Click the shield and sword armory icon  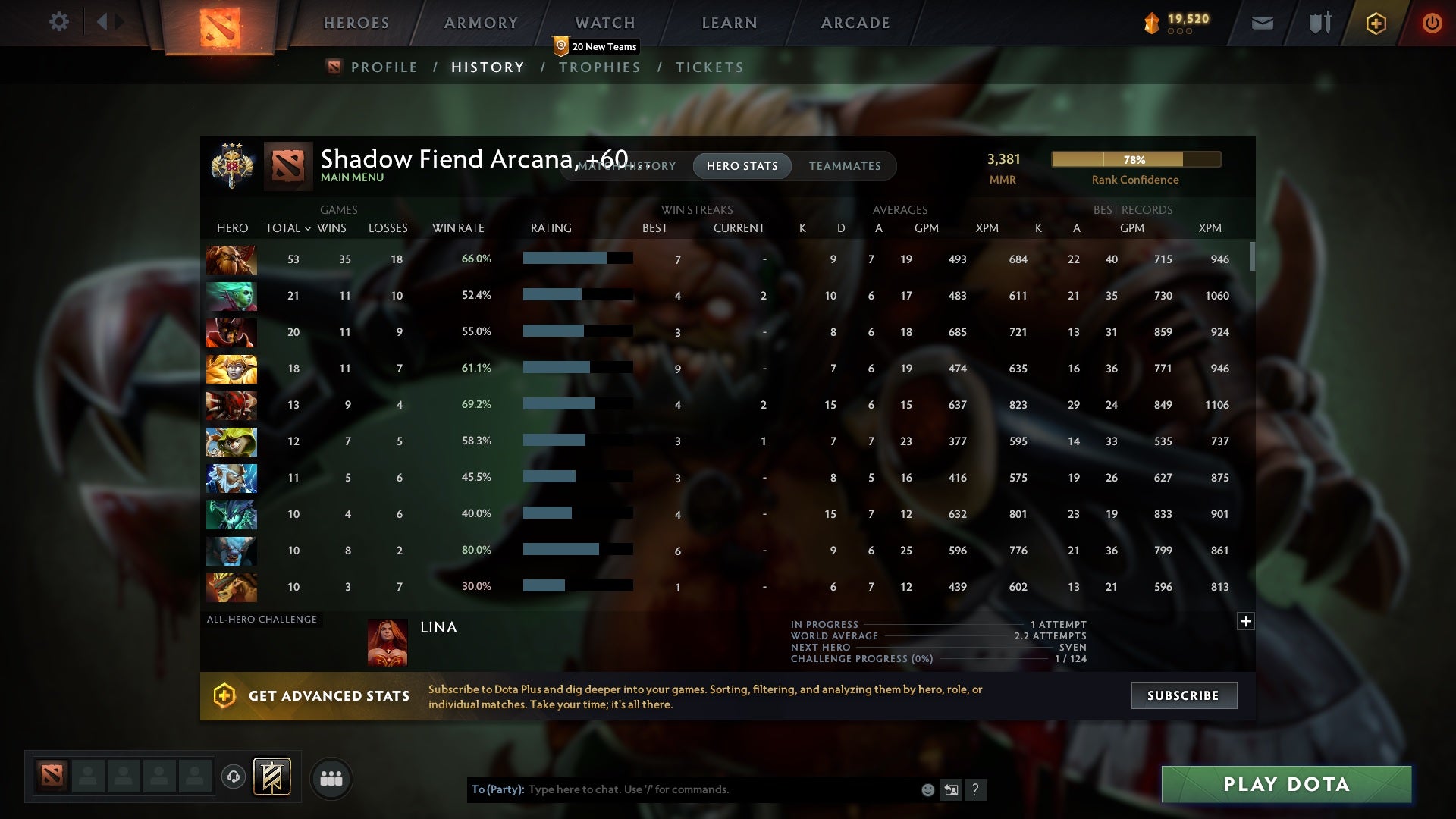(1319, 23)
